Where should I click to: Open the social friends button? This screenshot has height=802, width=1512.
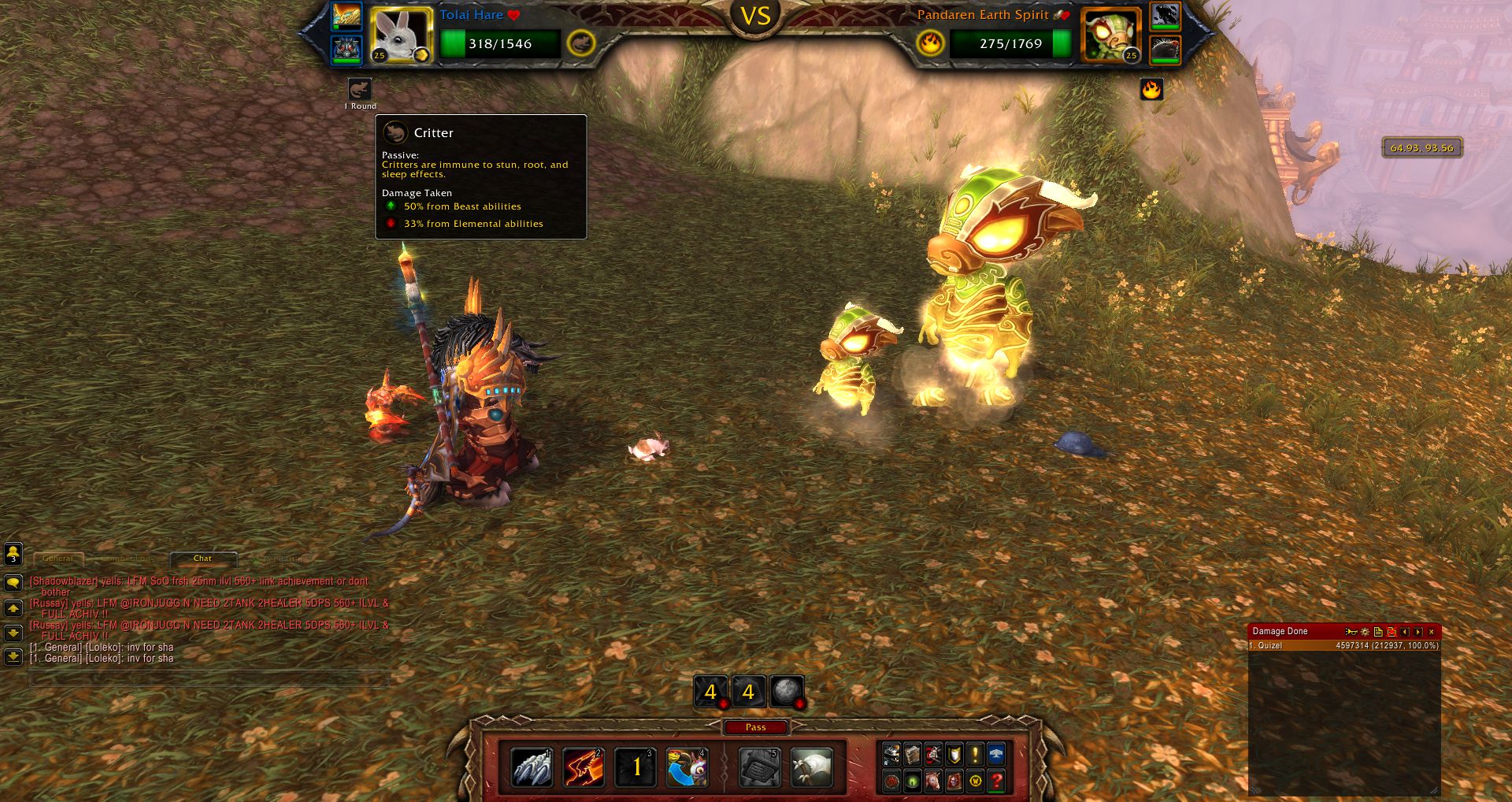click(x=13, y=554)
